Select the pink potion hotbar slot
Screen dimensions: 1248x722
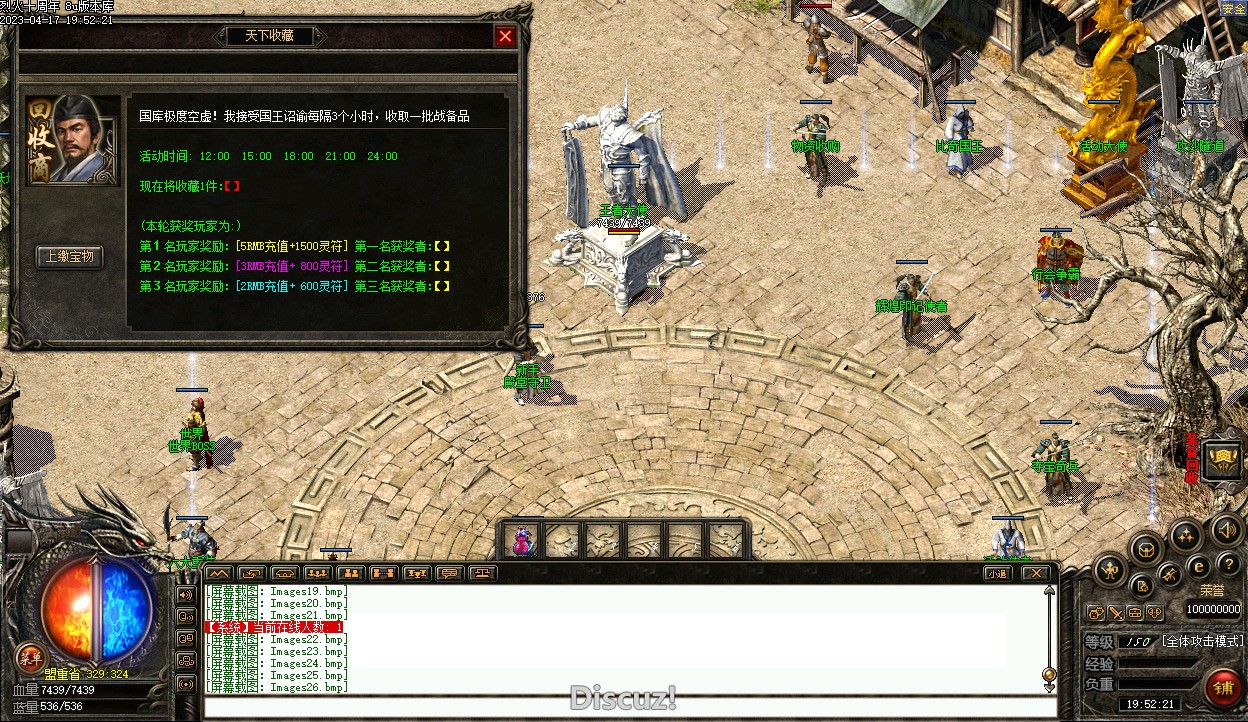(x=522, y=541)
